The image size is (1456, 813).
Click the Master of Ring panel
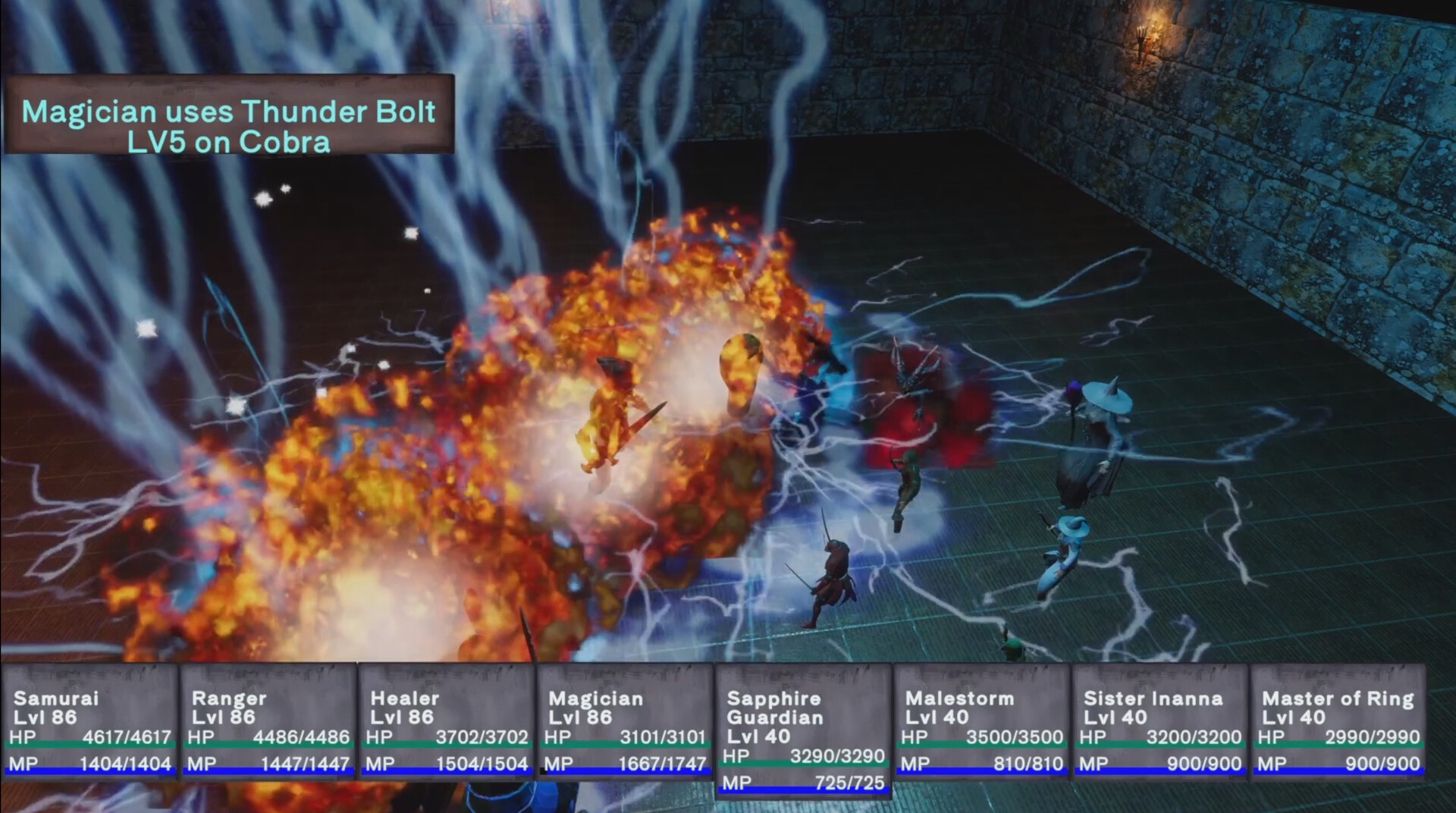[1338, 722]
